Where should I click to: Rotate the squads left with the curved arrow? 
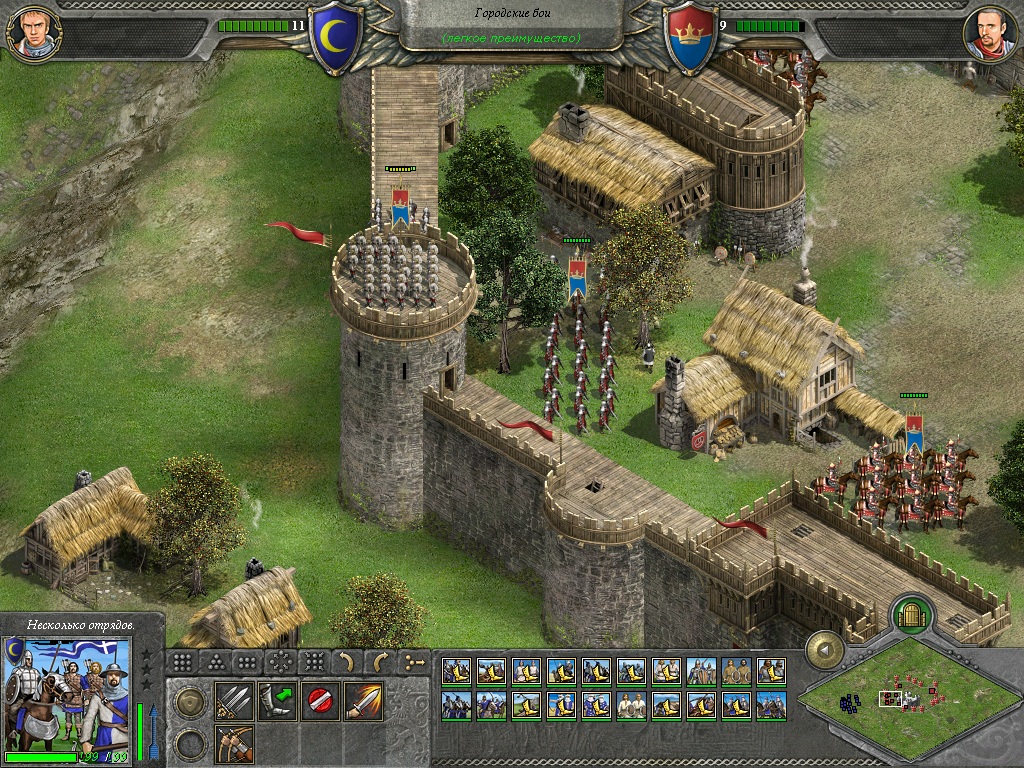[347, 662]
